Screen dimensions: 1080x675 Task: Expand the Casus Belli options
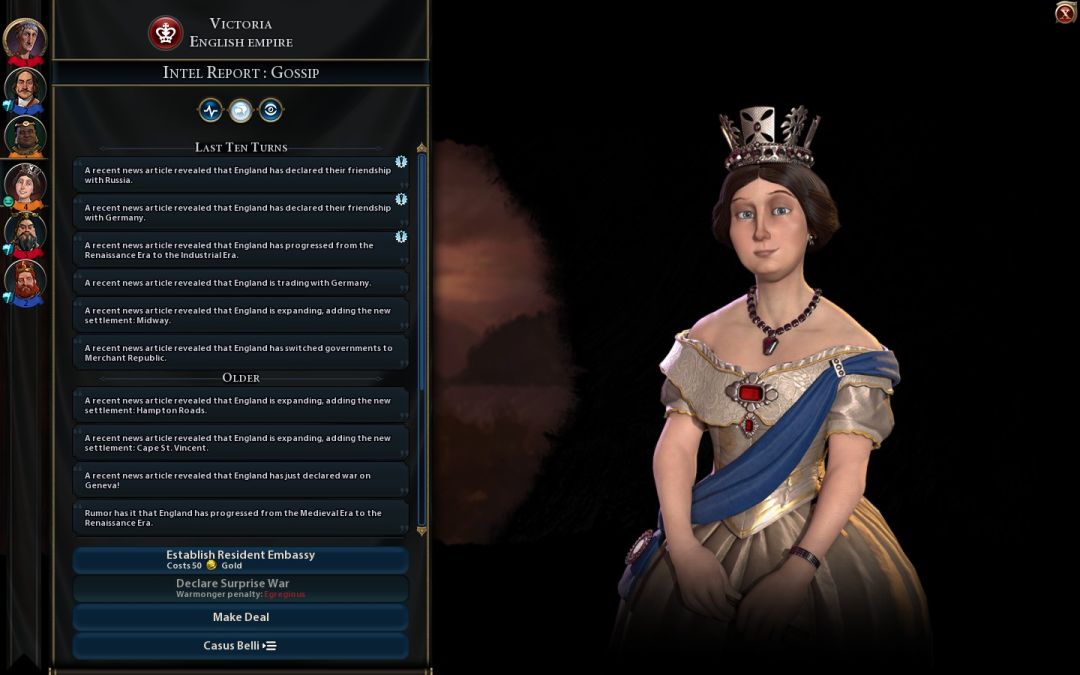240,646
